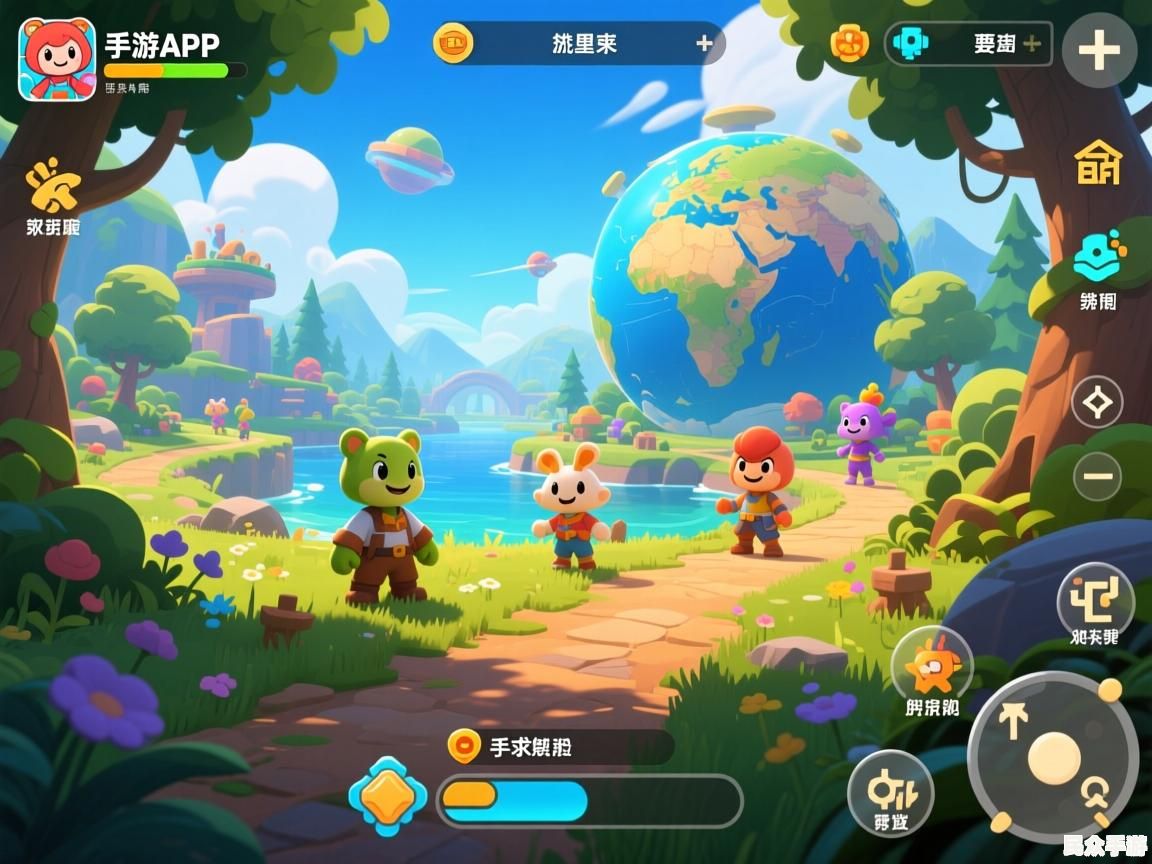This screenshot has height=864, width=1152.
Task: Open the large round plus button
Action: click(x=1099, y=49)
